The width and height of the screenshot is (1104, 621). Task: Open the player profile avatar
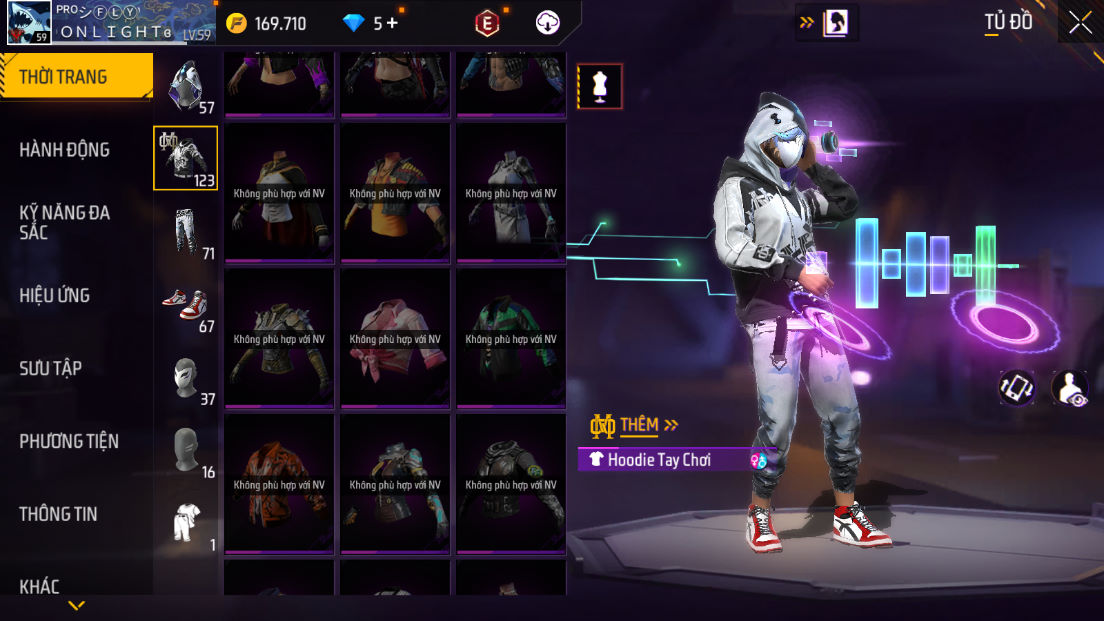point(29,22)
